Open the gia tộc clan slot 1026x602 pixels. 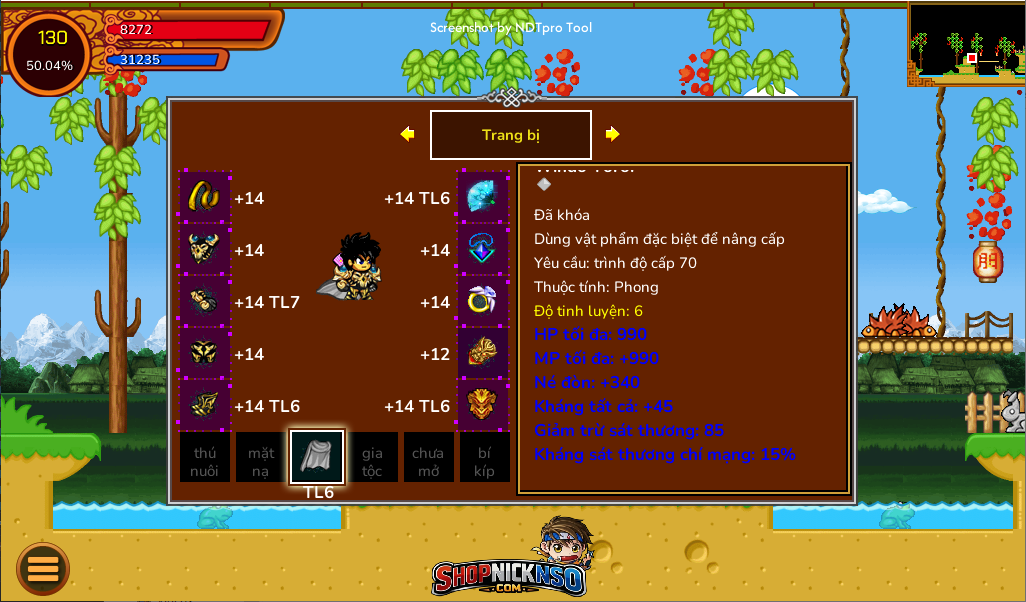click(372, 458)
